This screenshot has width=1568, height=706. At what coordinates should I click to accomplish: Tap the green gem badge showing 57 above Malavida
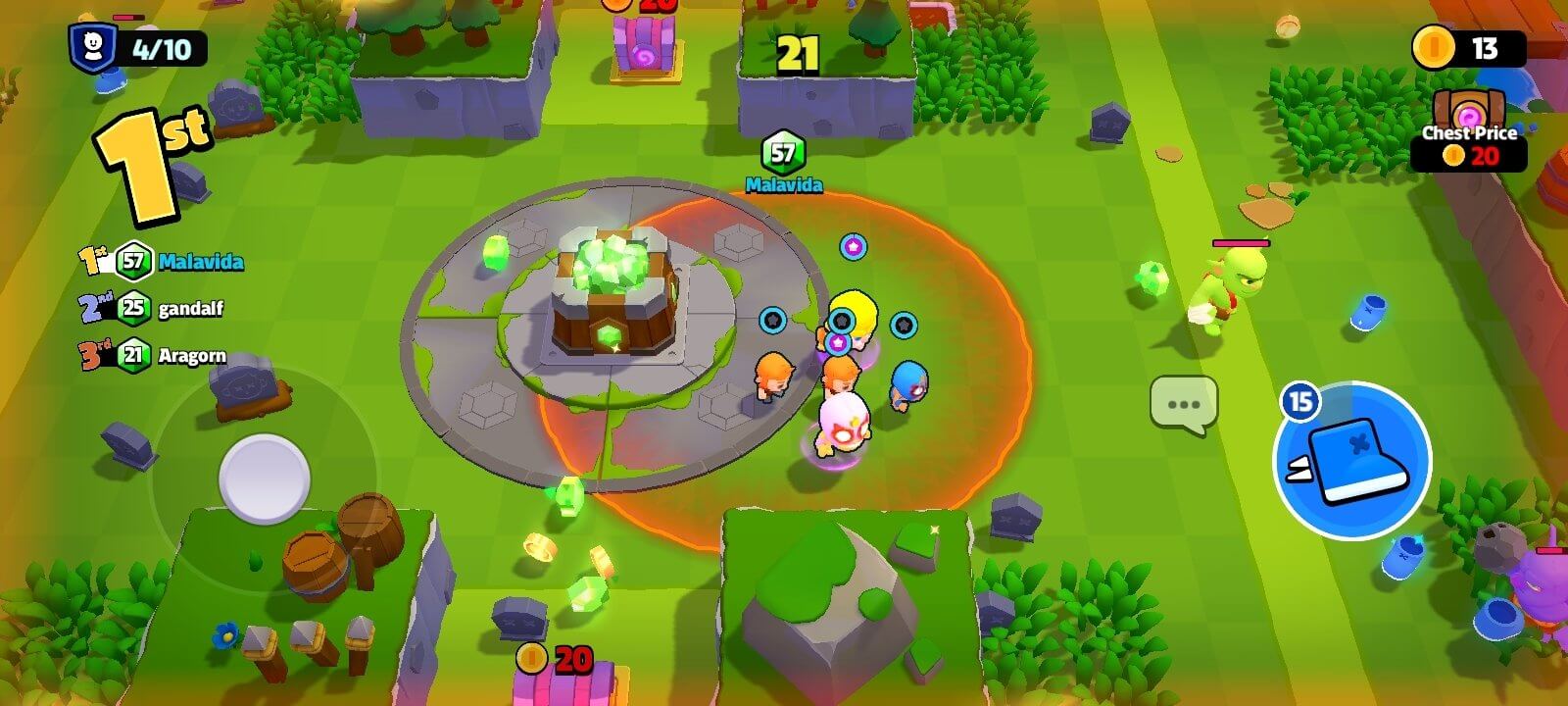[x=781, y=152]
